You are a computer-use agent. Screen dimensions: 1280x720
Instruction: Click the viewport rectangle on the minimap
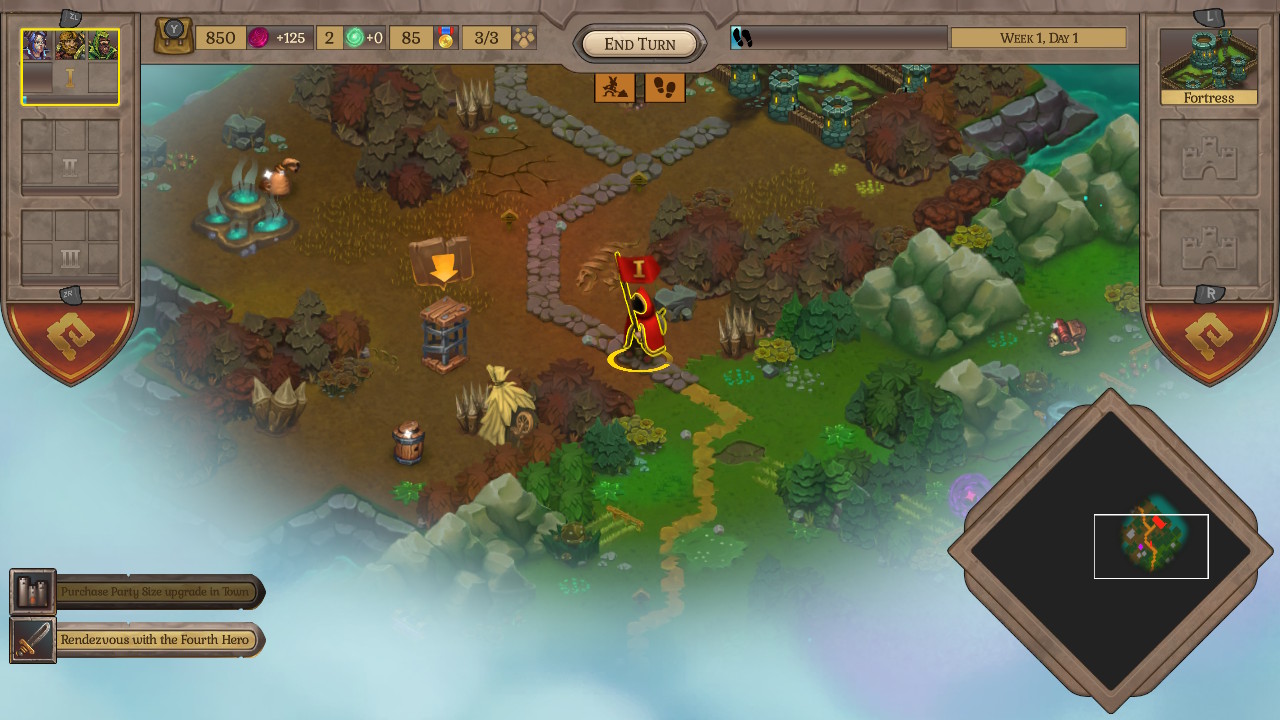[1151, 546]
